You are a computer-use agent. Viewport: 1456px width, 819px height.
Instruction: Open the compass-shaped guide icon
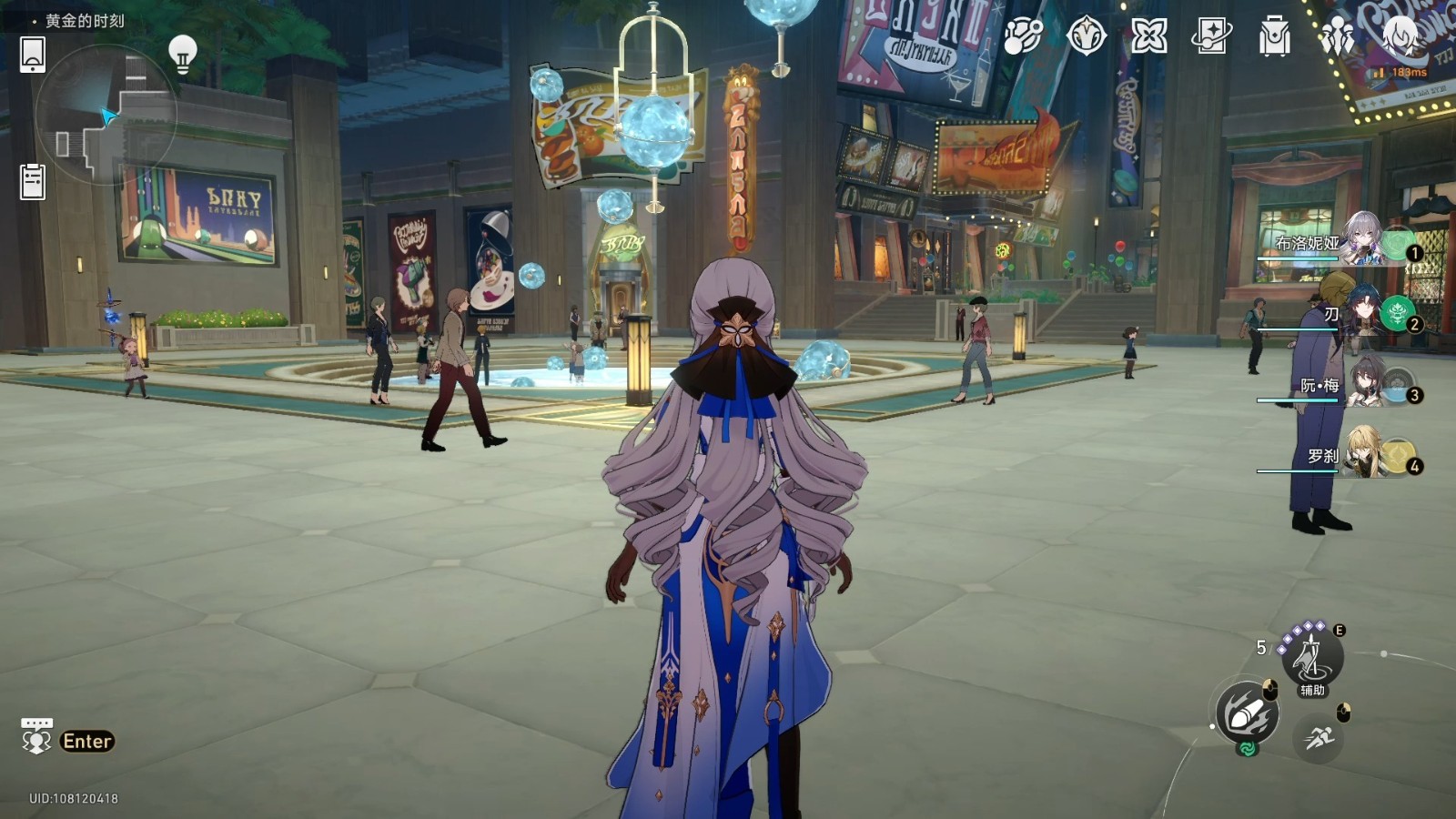(x=1086, y=36)
